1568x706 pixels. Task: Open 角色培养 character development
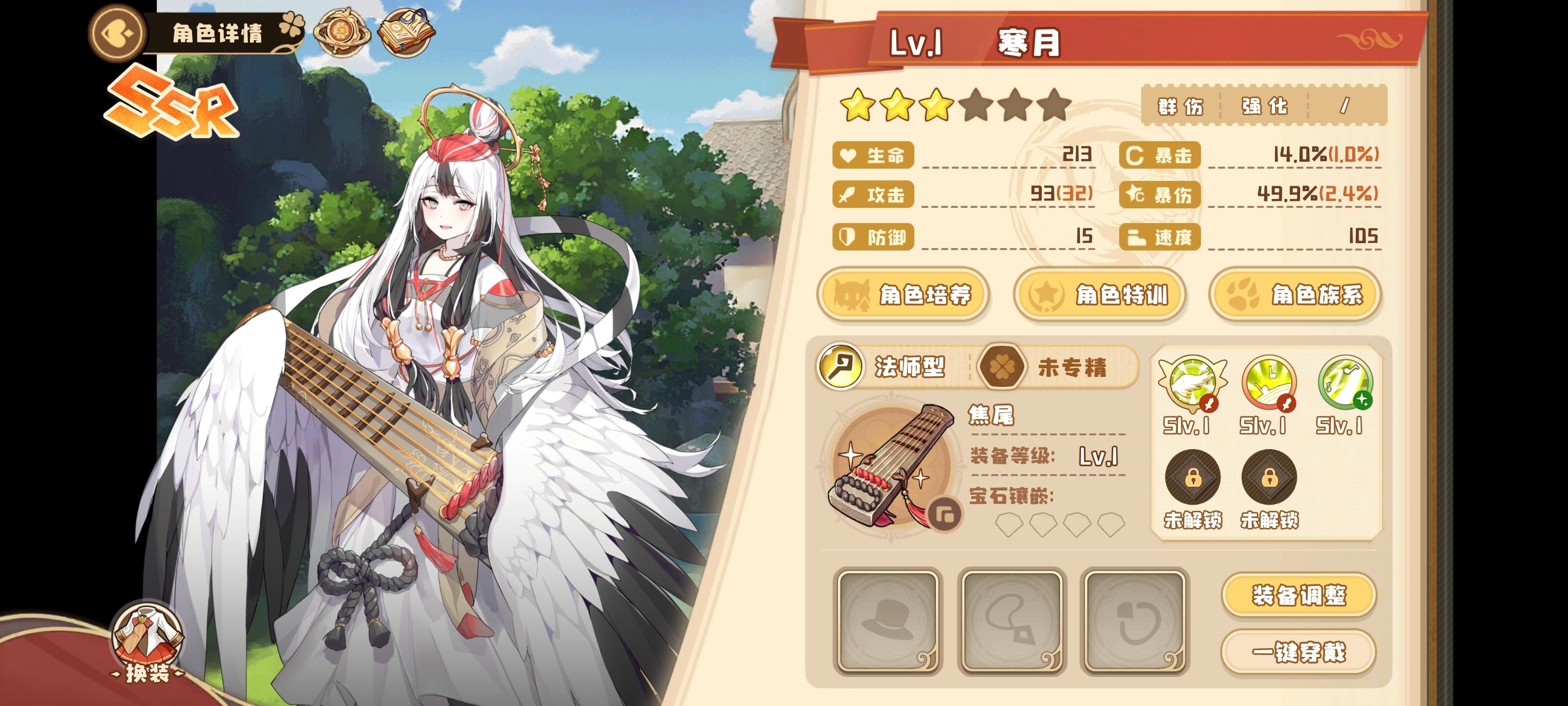click(903, 294)
